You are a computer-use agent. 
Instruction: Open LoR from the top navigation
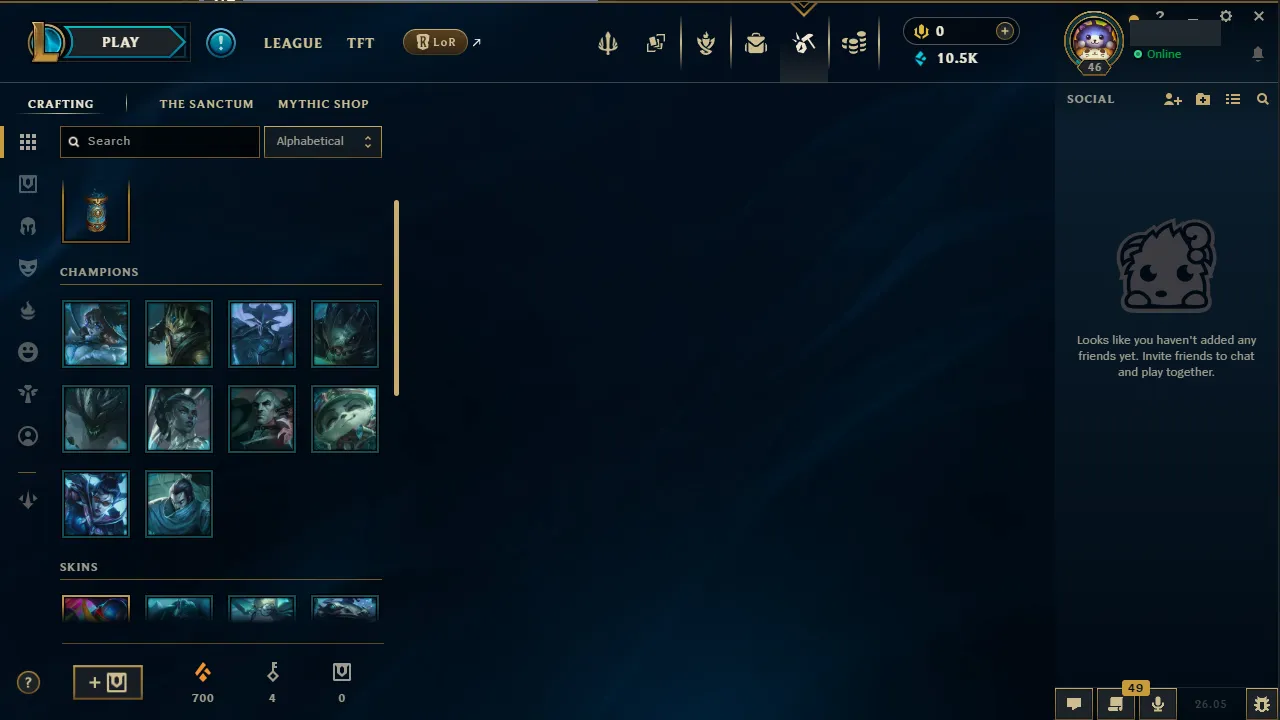434,42
